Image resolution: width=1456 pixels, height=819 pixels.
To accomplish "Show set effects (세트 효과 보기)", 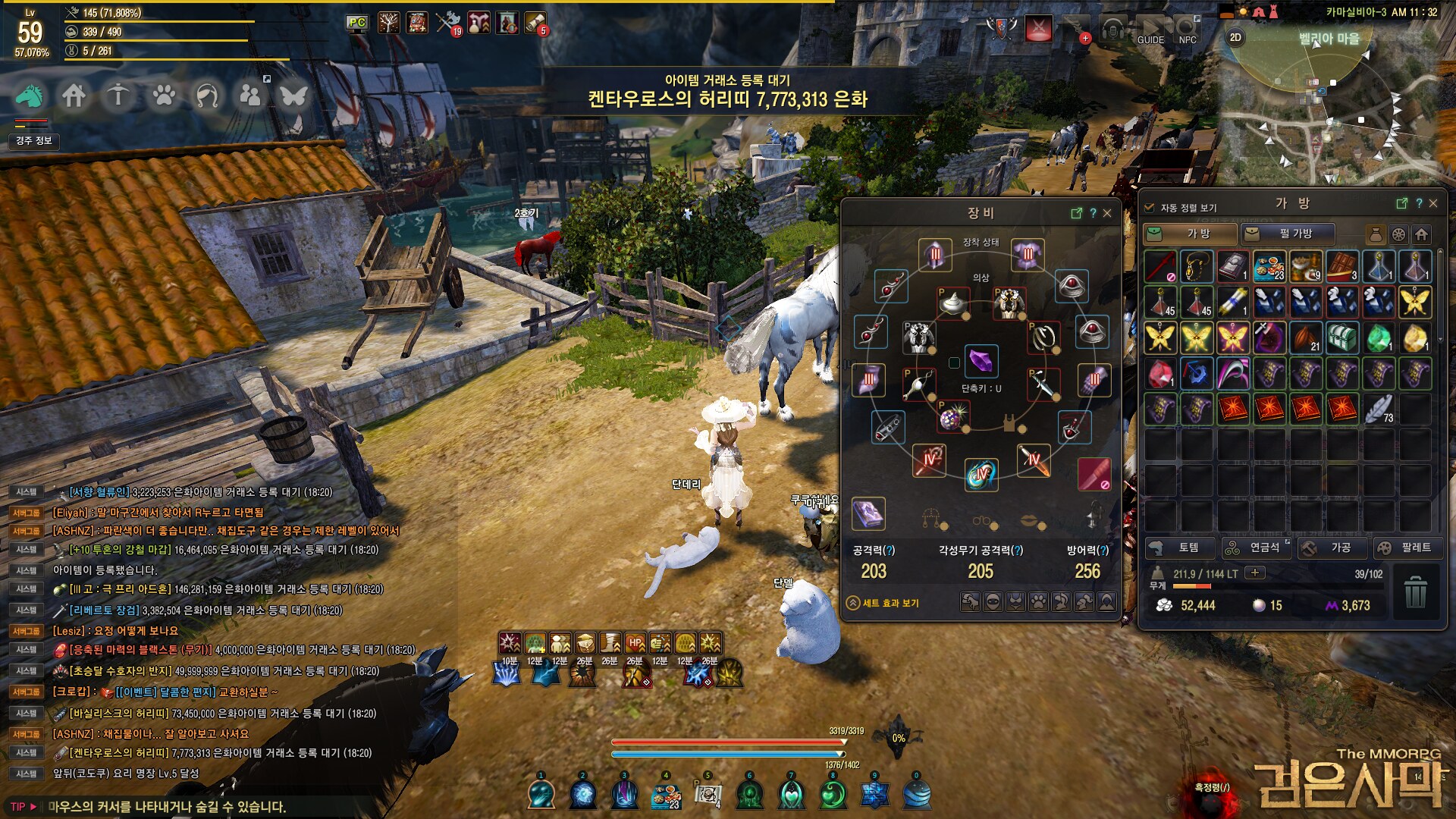I will 883,603.
